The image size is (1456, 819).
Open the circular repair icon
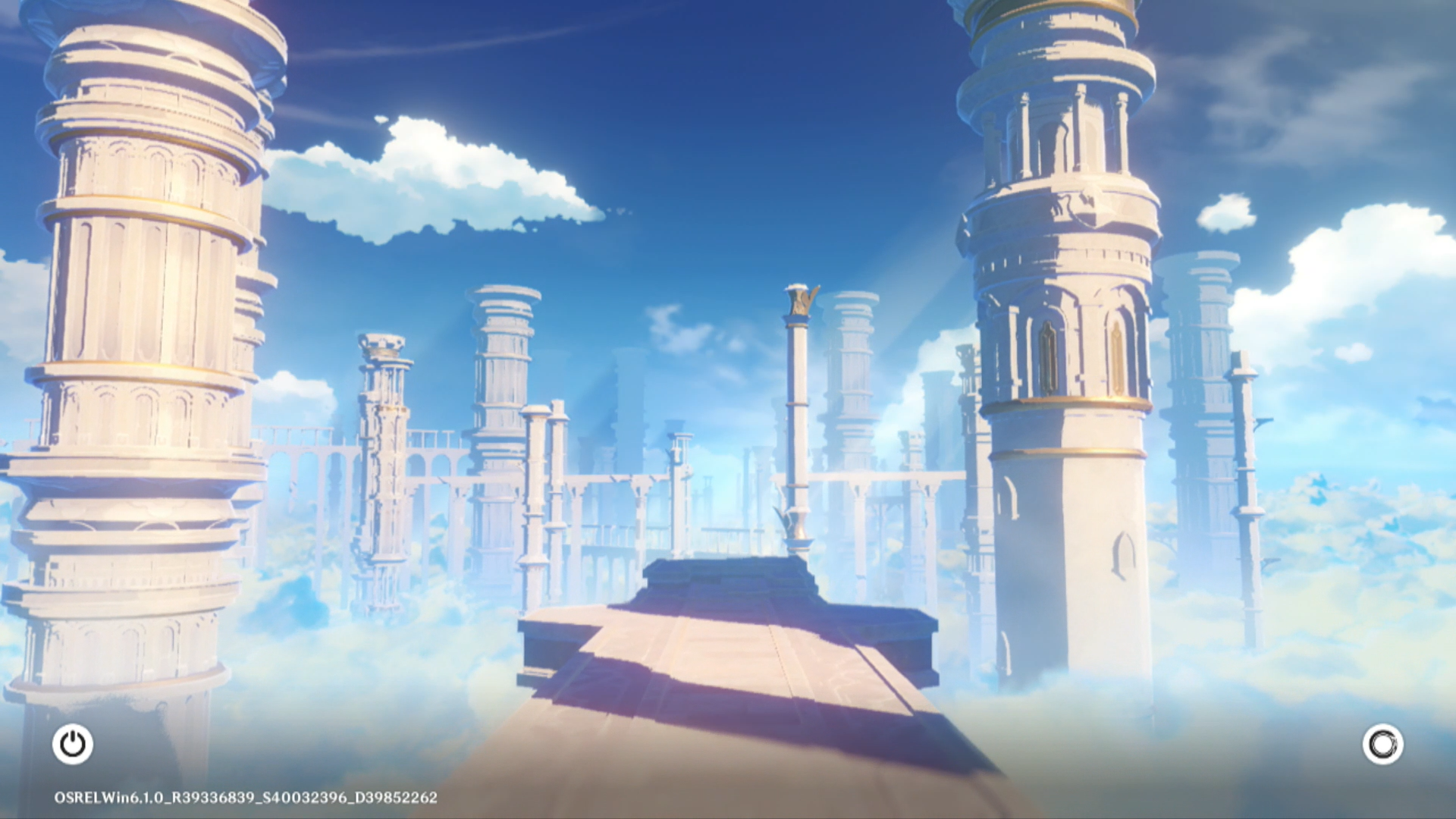tap(1382, 744)
